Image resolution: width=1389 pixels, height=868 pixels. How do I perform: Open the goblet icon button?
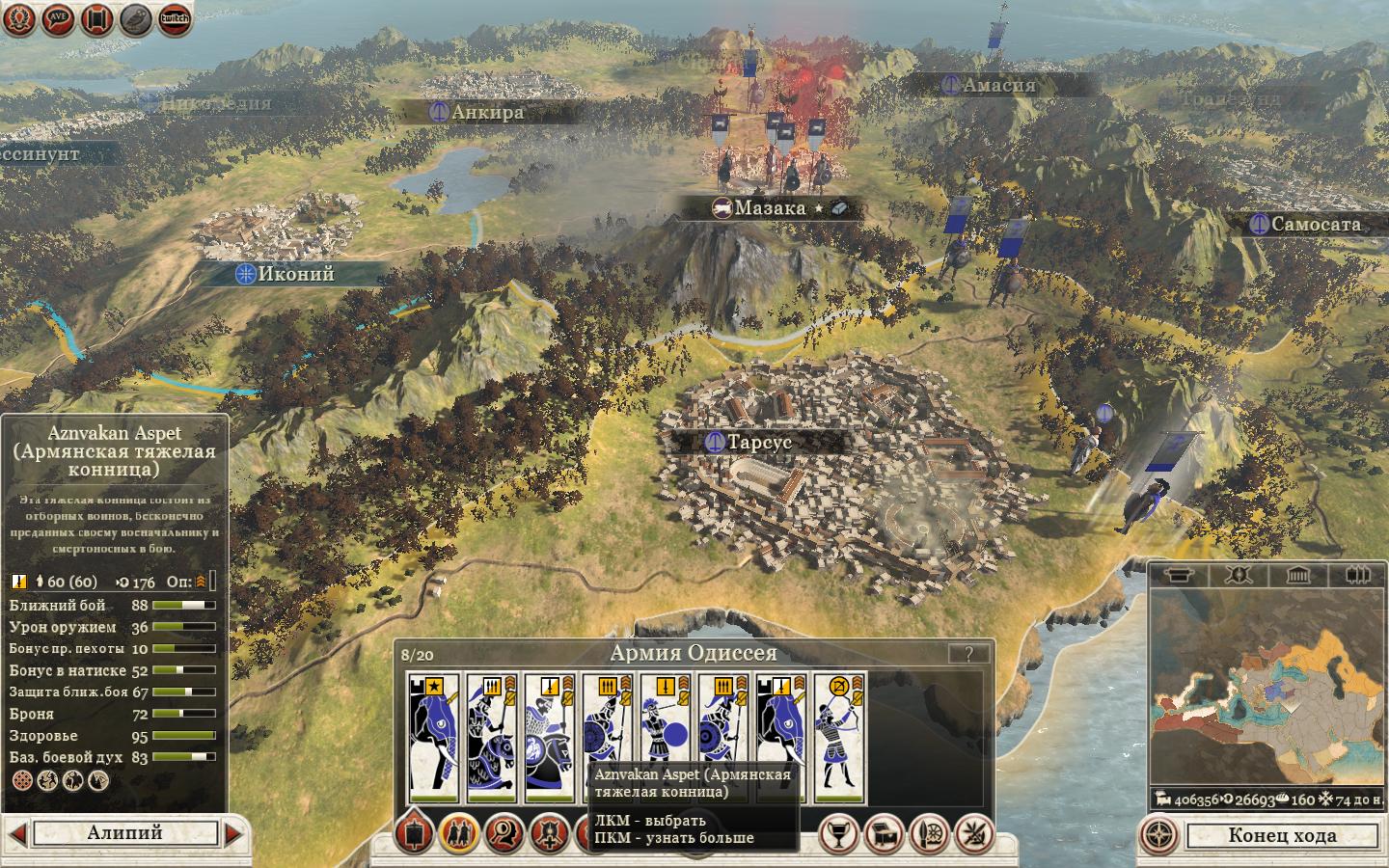point(838,834)
